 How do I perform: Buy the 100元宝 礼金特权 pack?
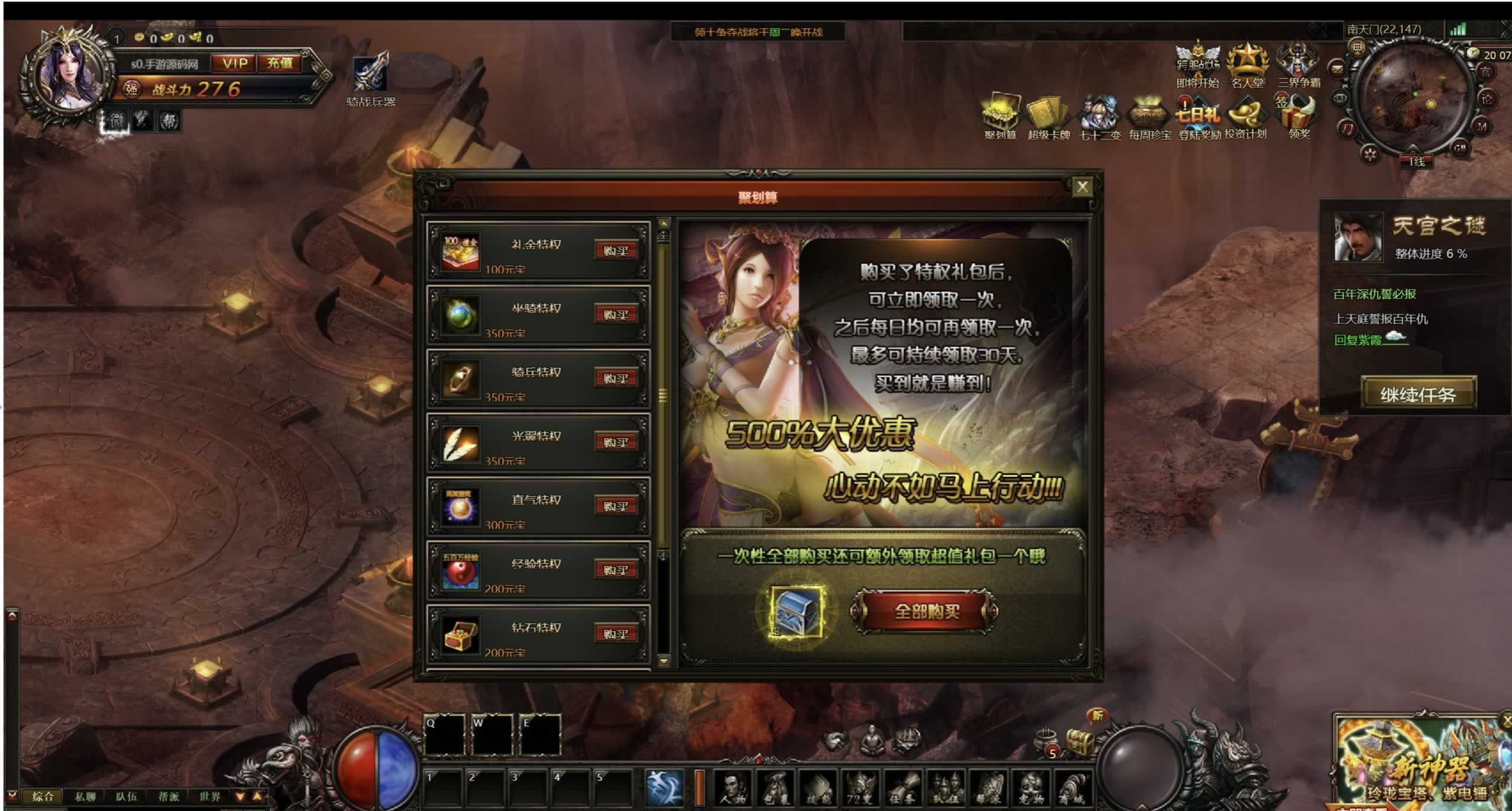pos(616,251)
